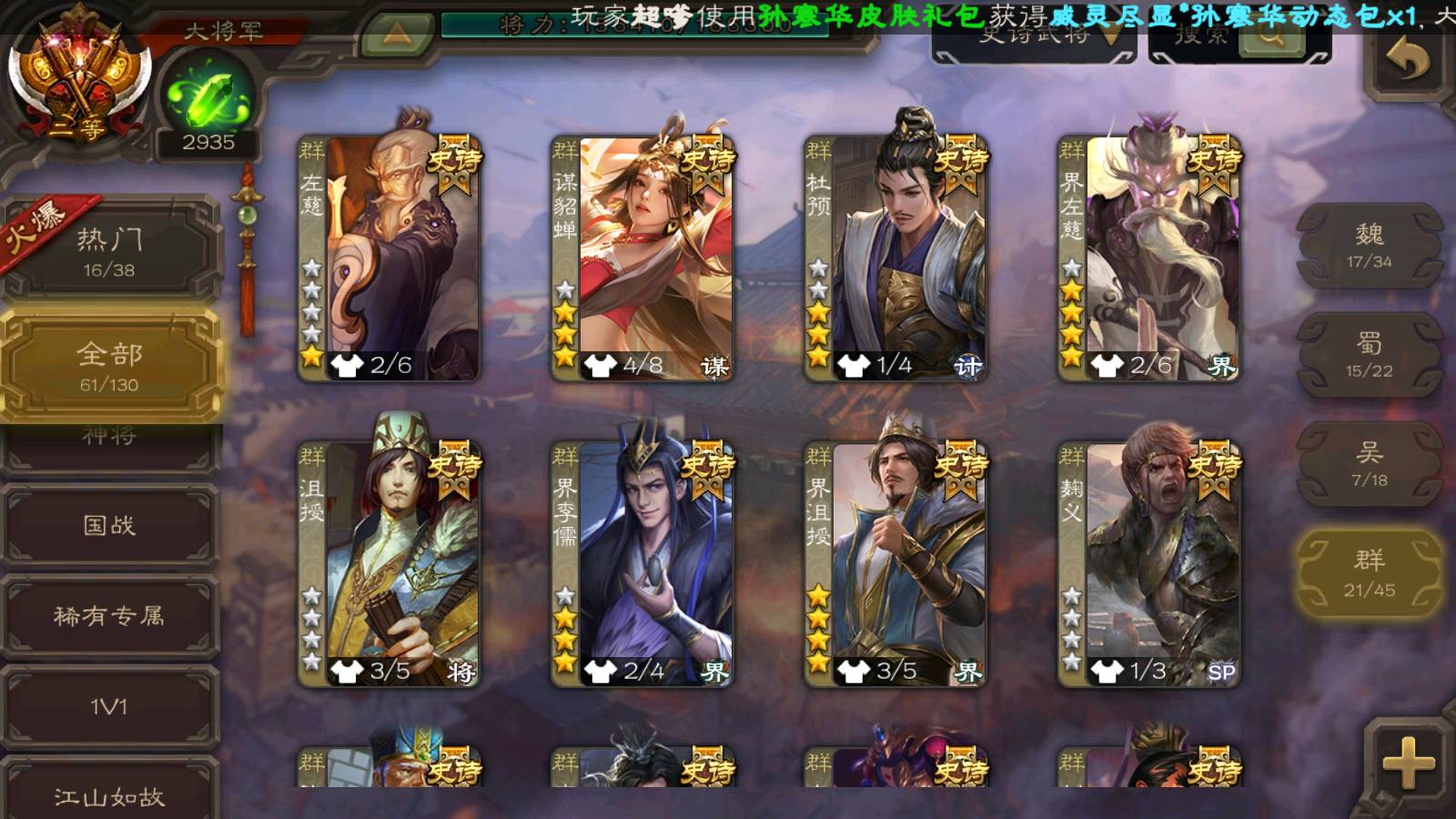Click the golden plus button
Image resolution: width=1456 pixels, height=819 pixels.
tap(1407, 763)
